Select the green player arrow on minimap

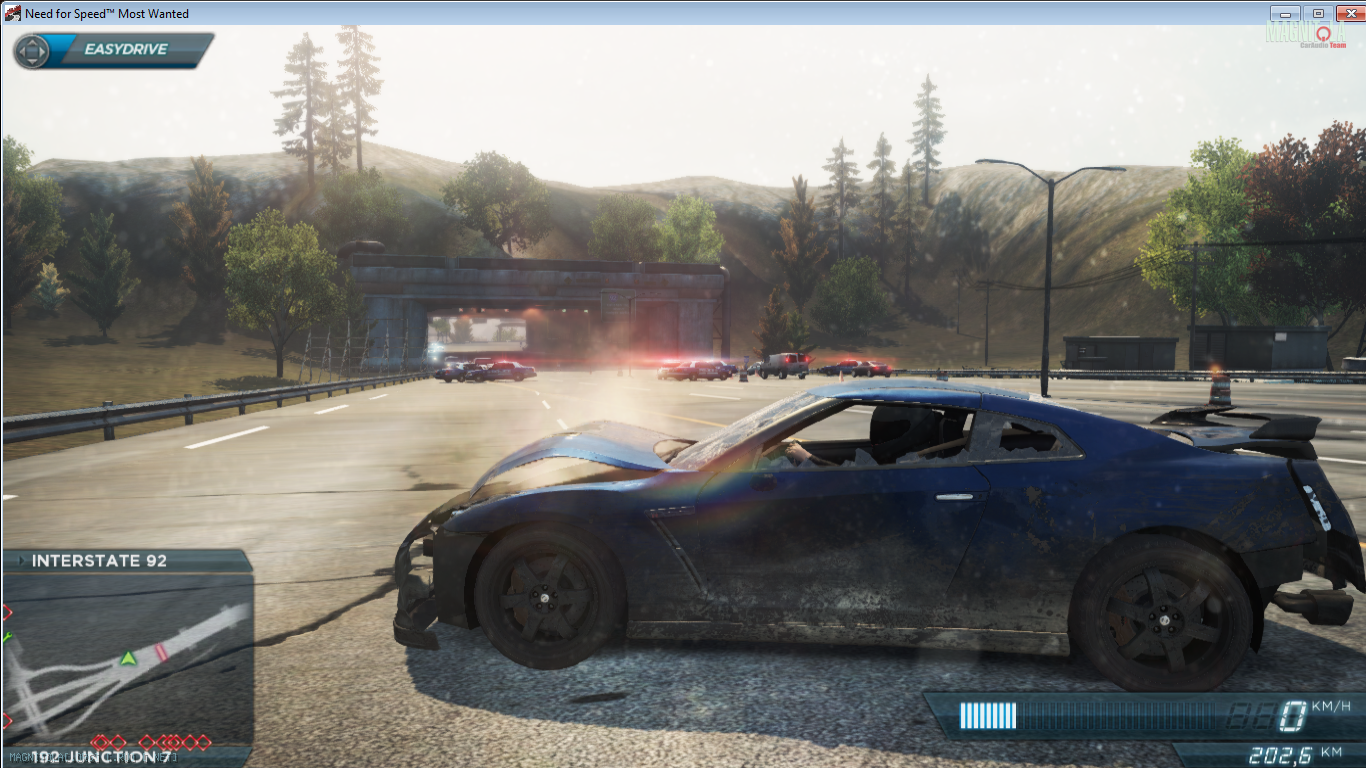128,658
